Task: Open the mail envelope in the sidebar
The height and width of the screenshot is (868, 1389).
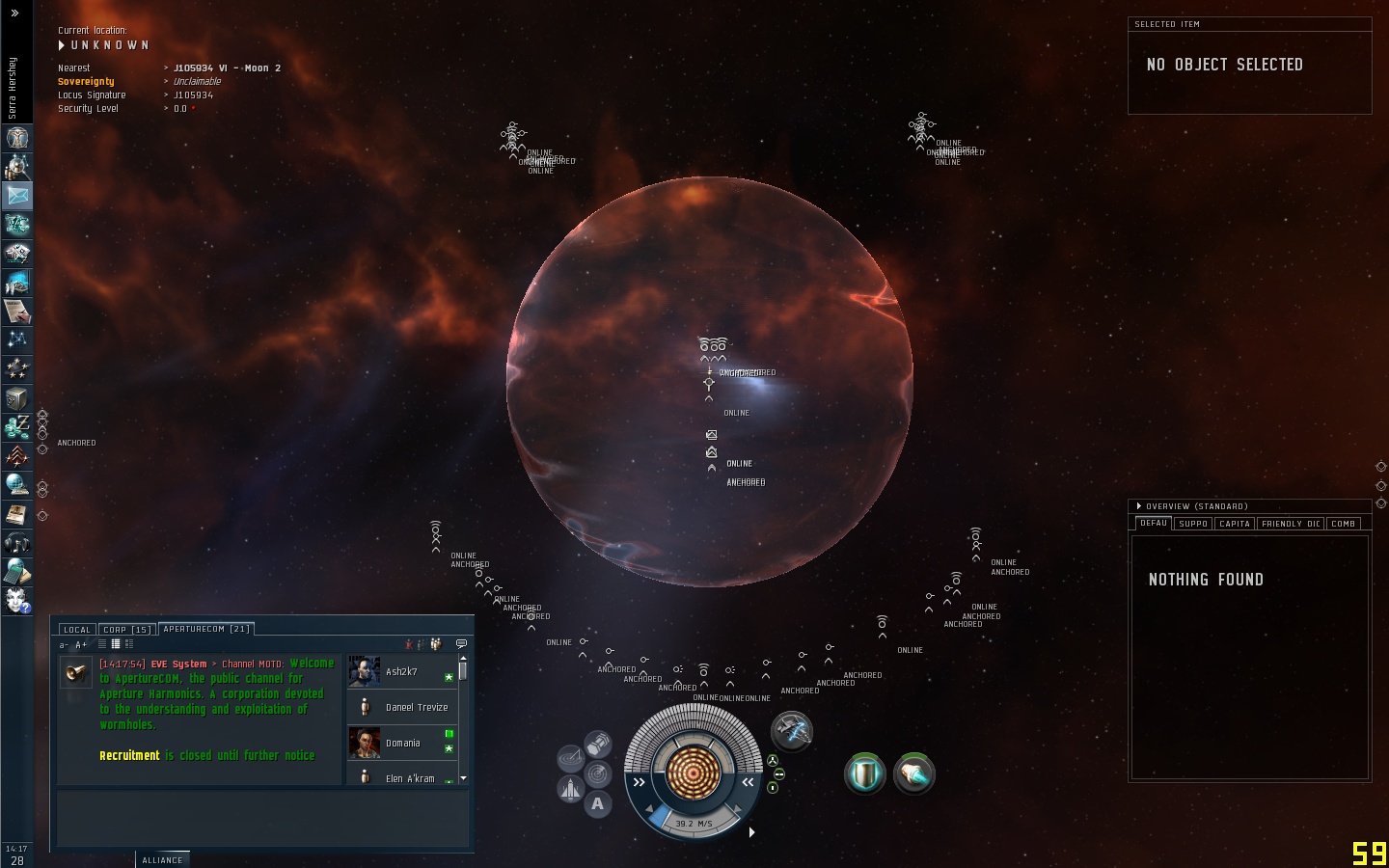Action: pyautogui.click(x=17, y=195)
